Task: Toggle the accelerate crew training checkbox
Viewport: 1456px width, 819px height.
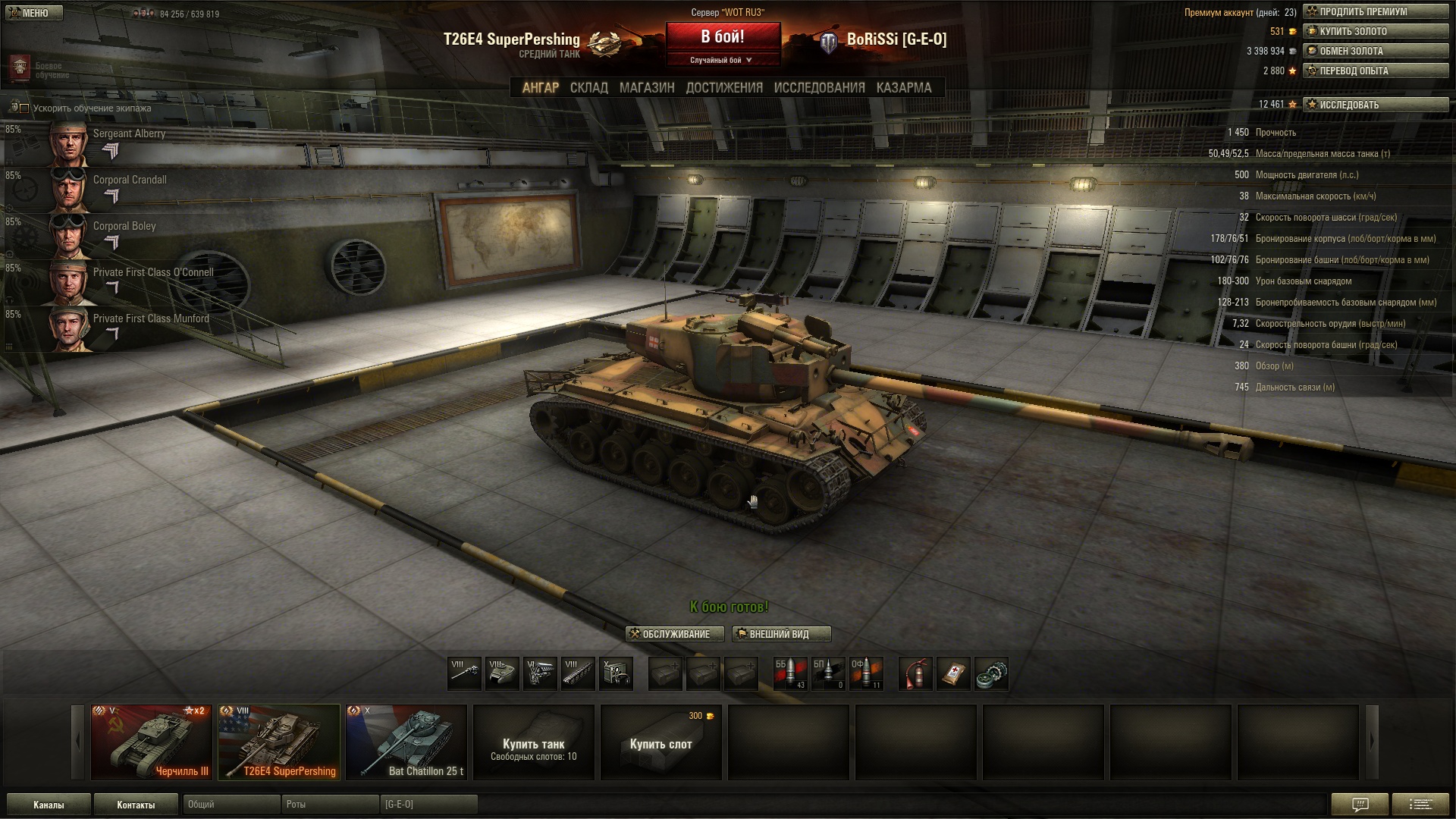Action: 24,108
